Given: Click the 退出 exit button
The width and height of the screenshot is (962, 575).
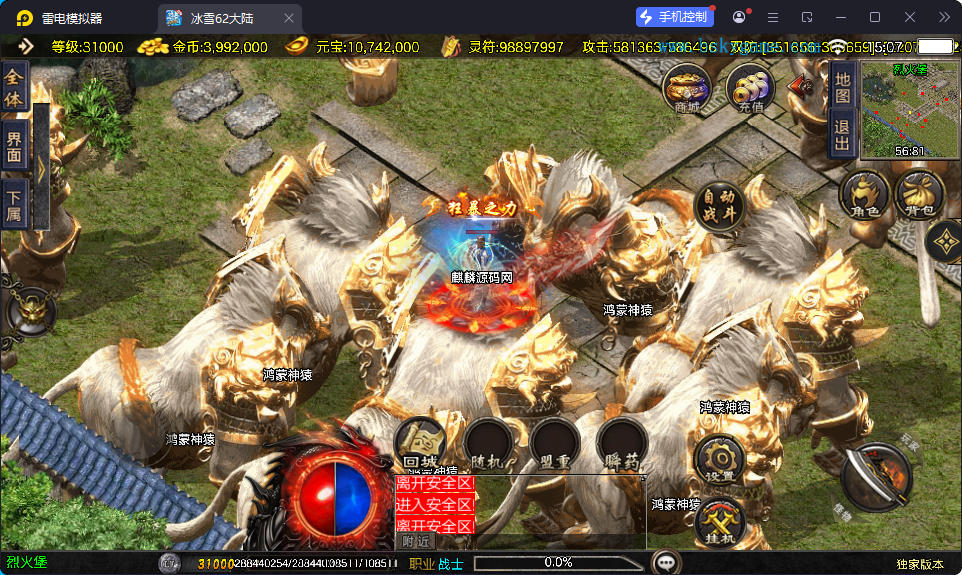Looking at the screenshot, I should pyautogui.click(x=842, y=133).
